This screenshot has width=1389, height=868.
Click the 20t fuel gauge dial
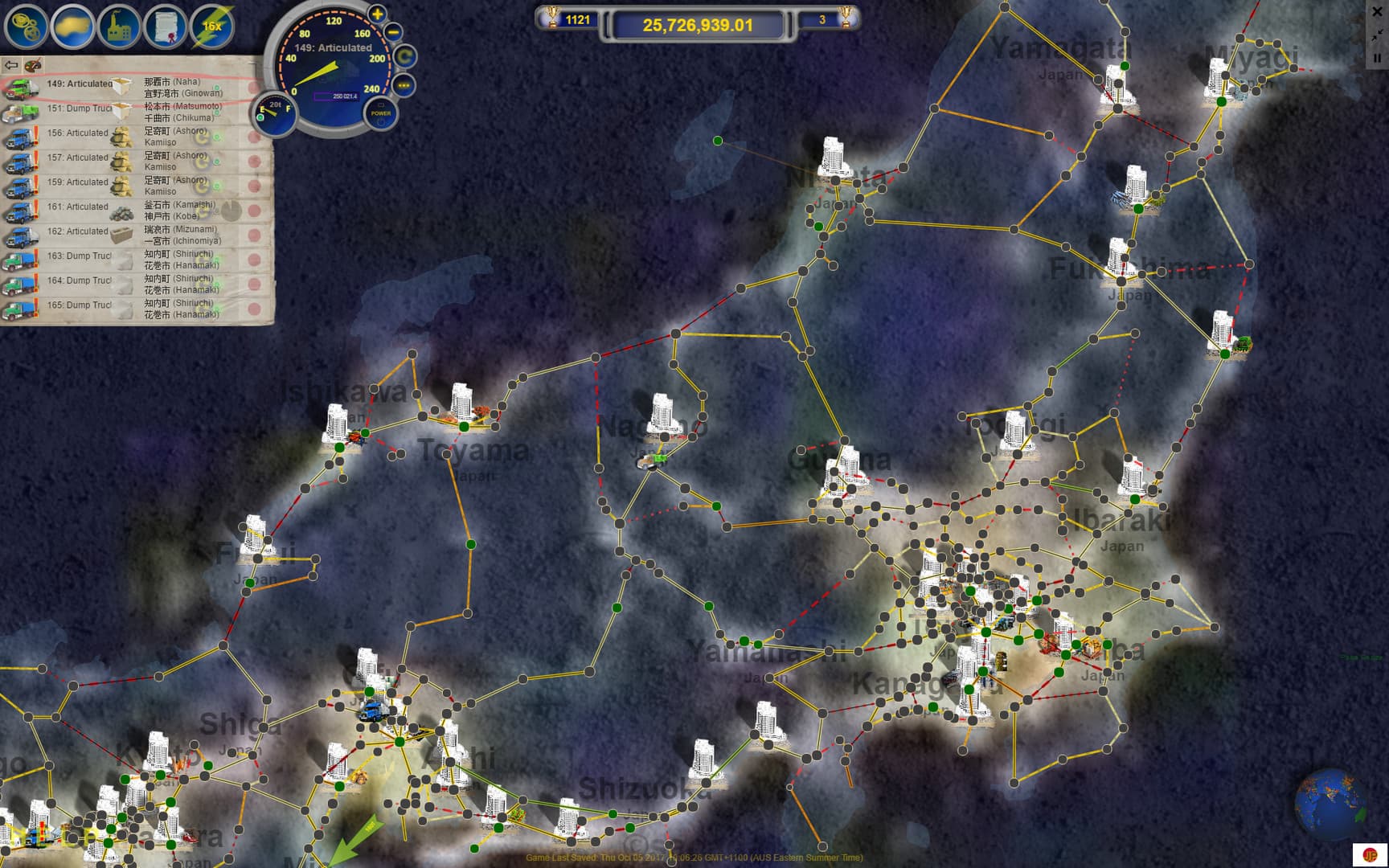[273, 112]
